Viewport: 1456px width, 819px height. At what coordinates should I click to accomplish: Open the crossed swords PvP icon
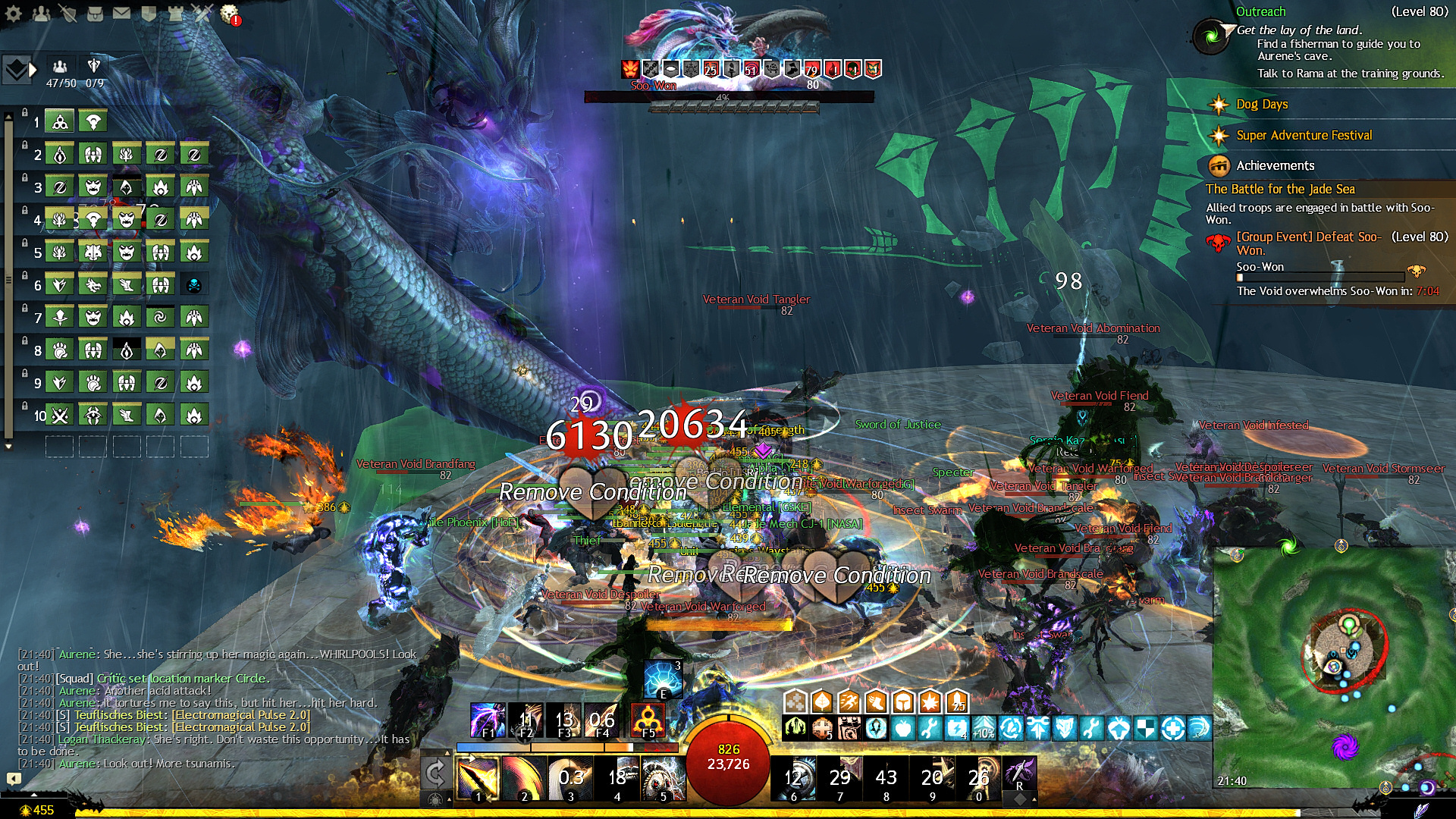click(202, 13)
